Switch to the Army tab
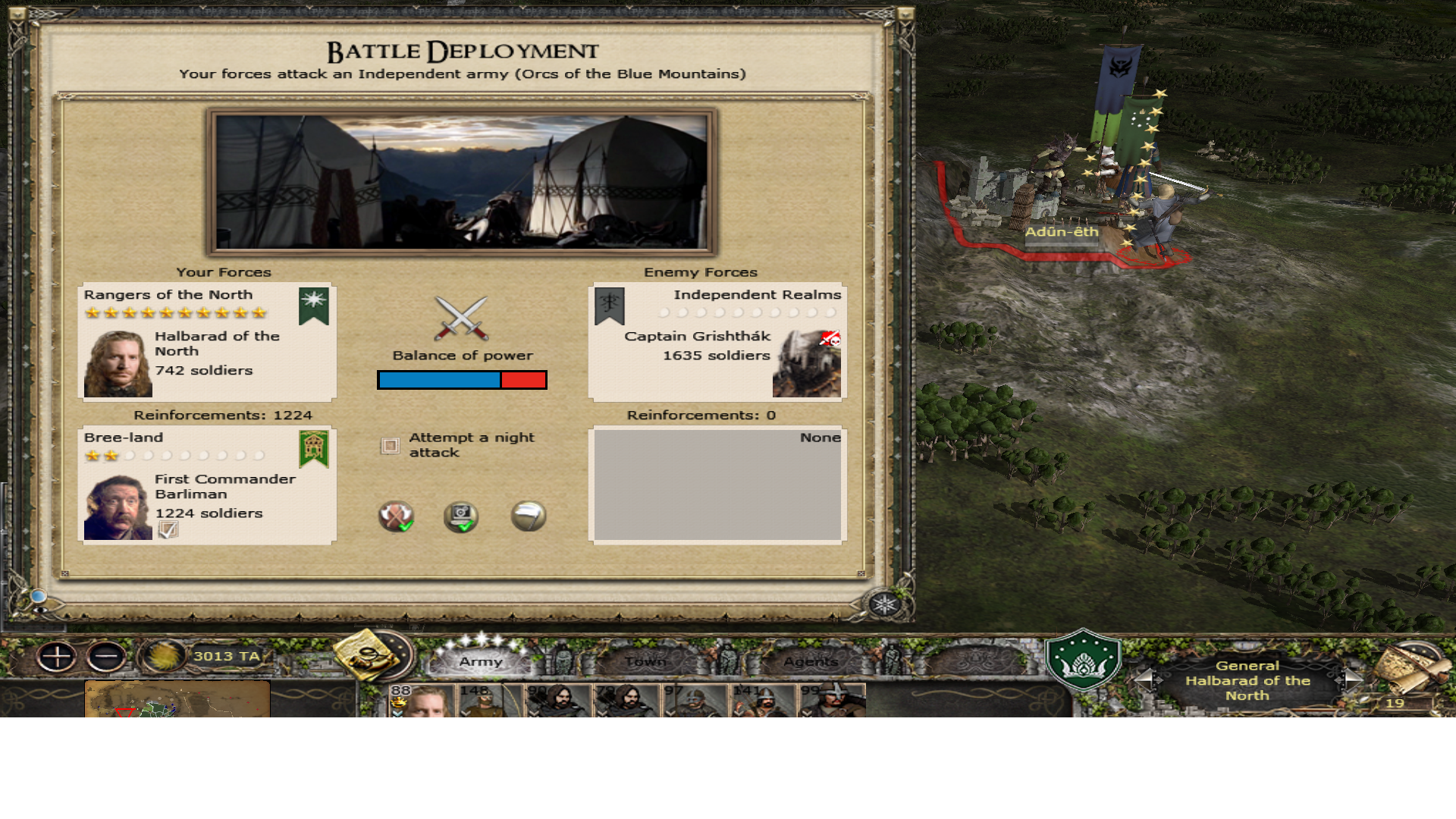Viewport: 1456px width, 819px height. pos(481,661)
